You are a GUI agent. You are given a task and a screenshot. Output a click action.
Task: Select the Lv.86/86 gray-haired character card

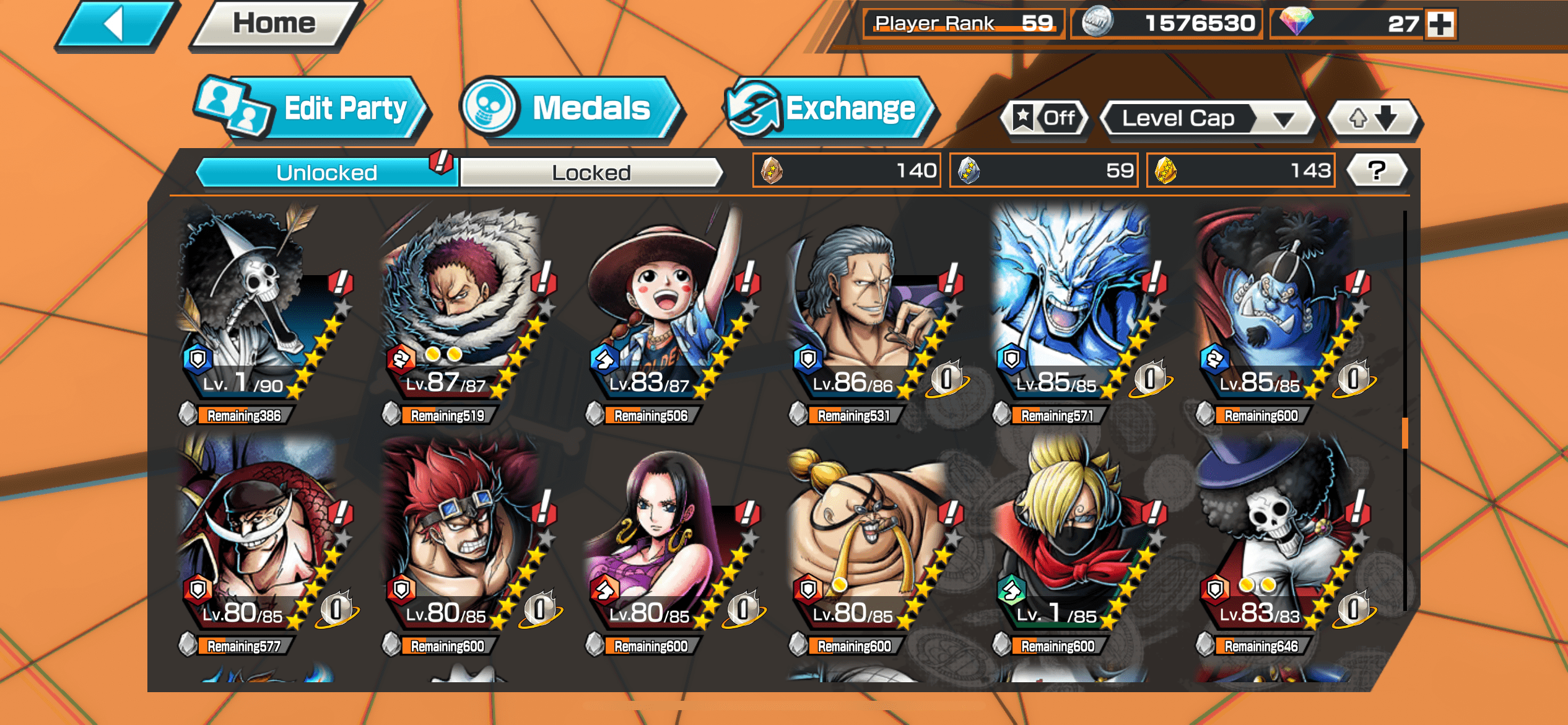[x=867, y=310]
